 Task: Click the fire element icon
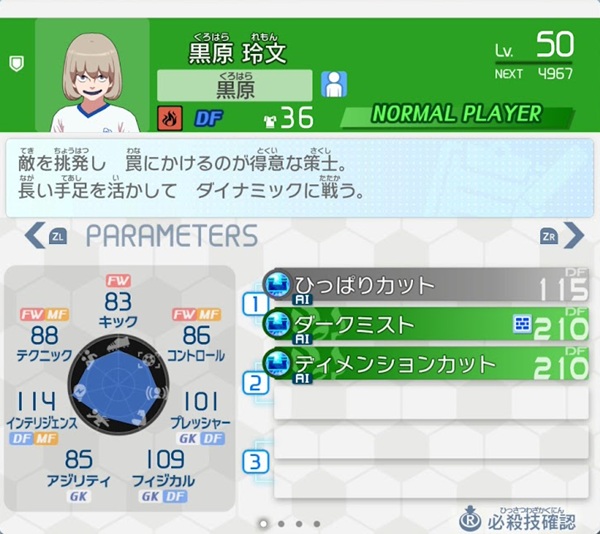point(169,118)
